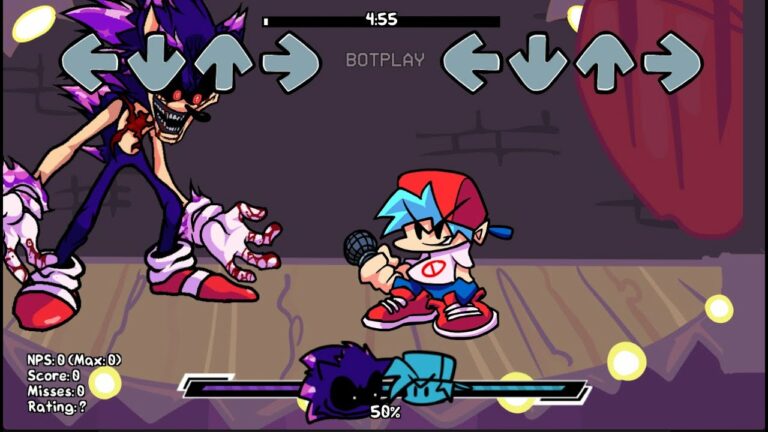Image resolution: width=768 pixels, height=432 pixels.
Task: Tap Boyfriend's up arrow receptor
Action: pos(606,62)
